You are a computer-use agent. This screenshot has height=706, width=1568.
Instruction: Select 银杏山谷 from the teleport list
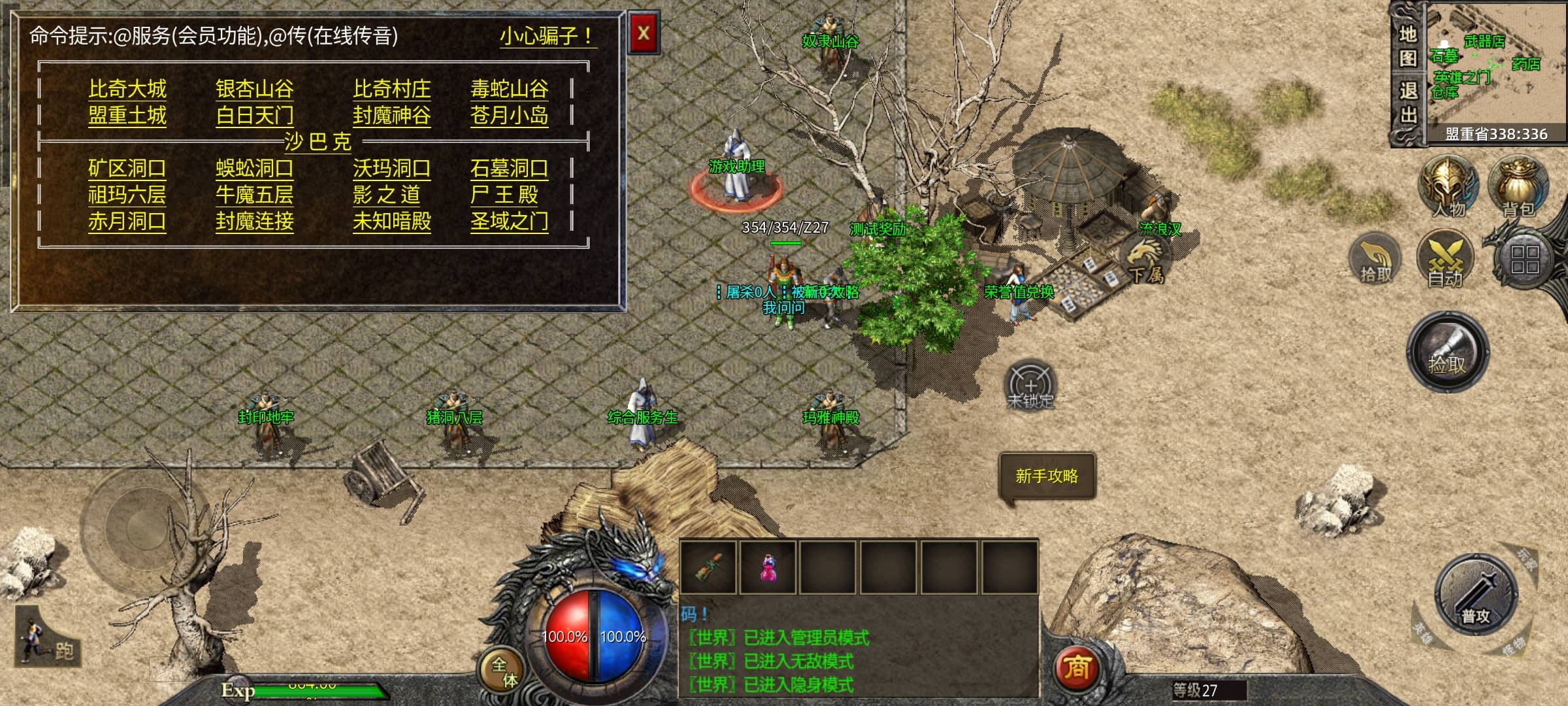click(x=254, y=89)
